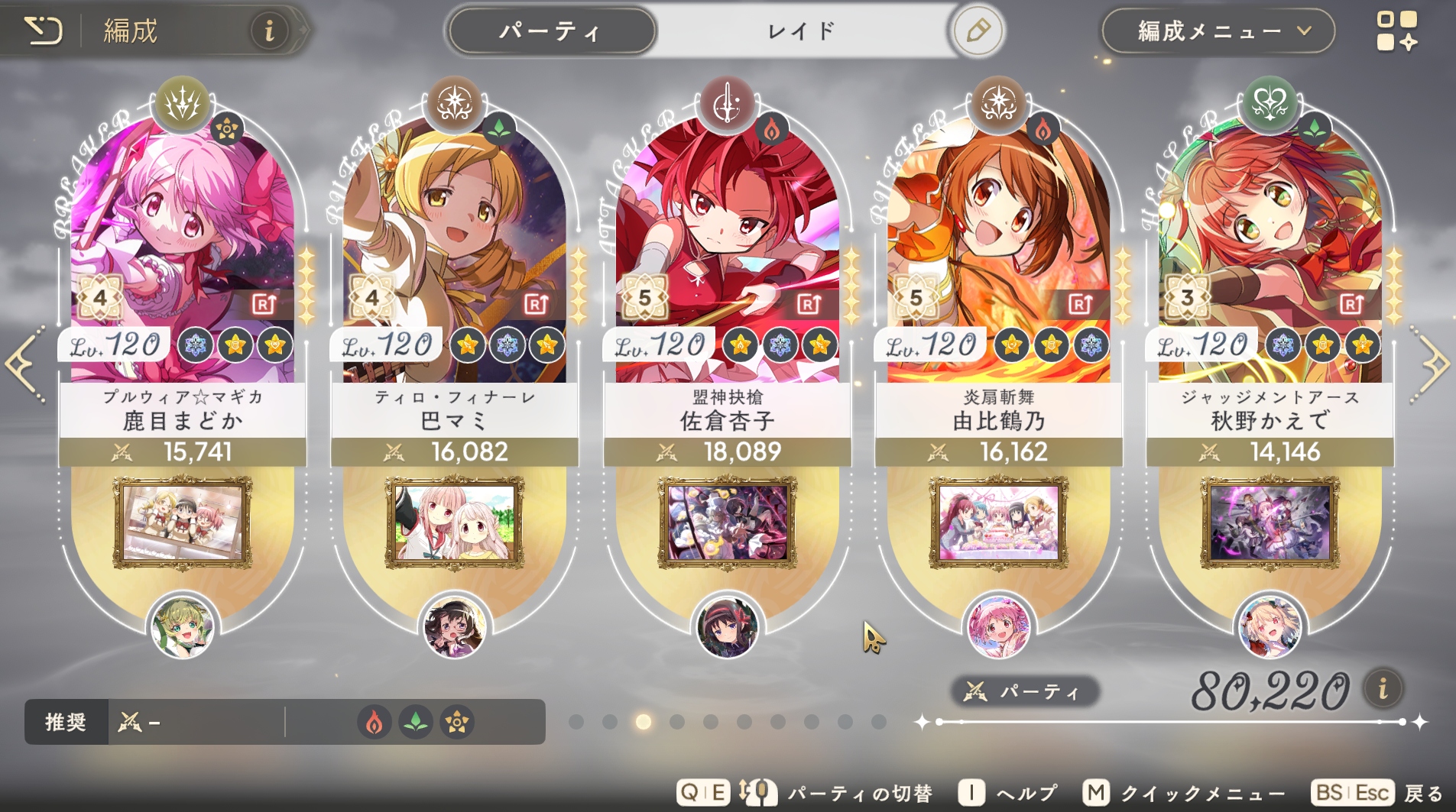
Task: Choose the support avatar below 由比鶴乃
Action: [x=998, y=627]
